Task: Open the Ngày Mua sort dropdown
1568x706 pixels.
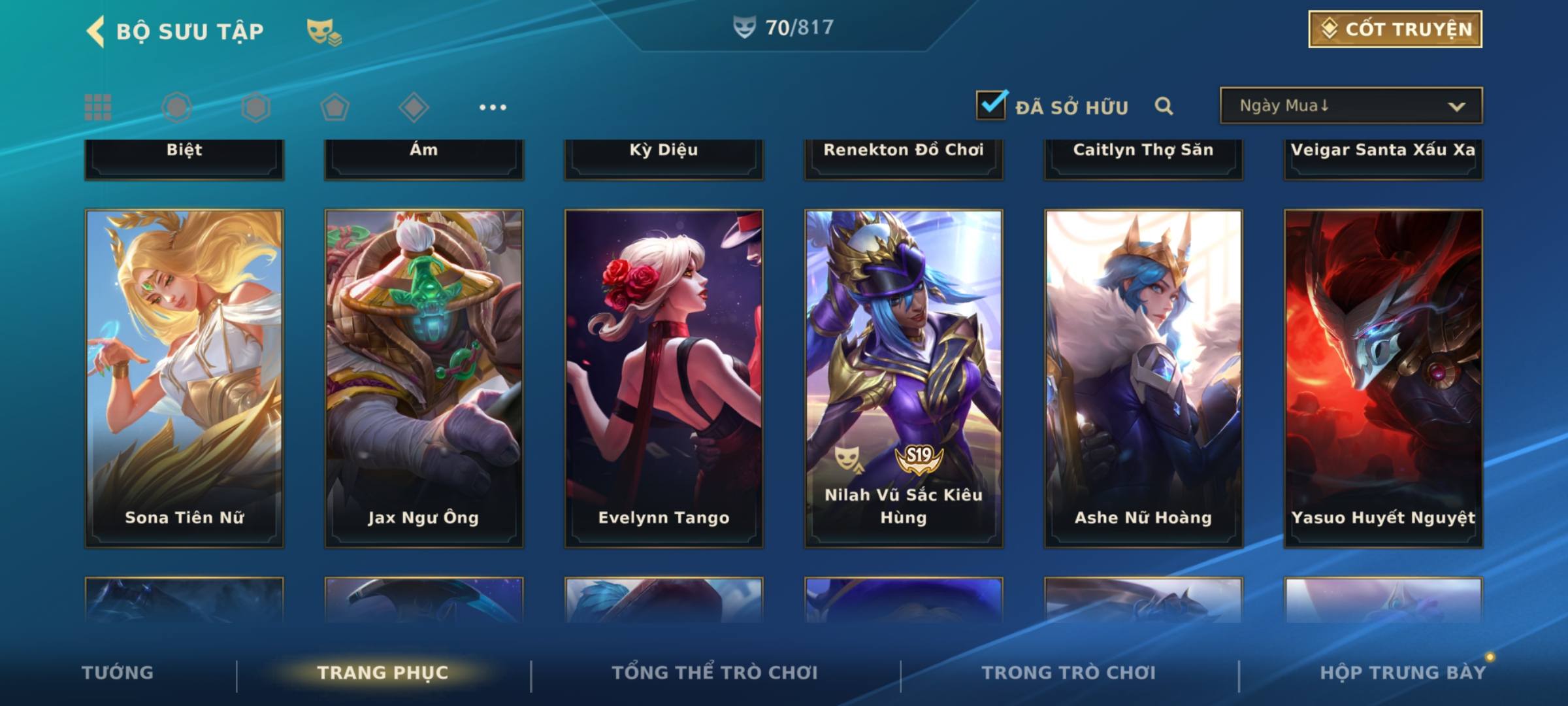Action: pos(1351,106)
